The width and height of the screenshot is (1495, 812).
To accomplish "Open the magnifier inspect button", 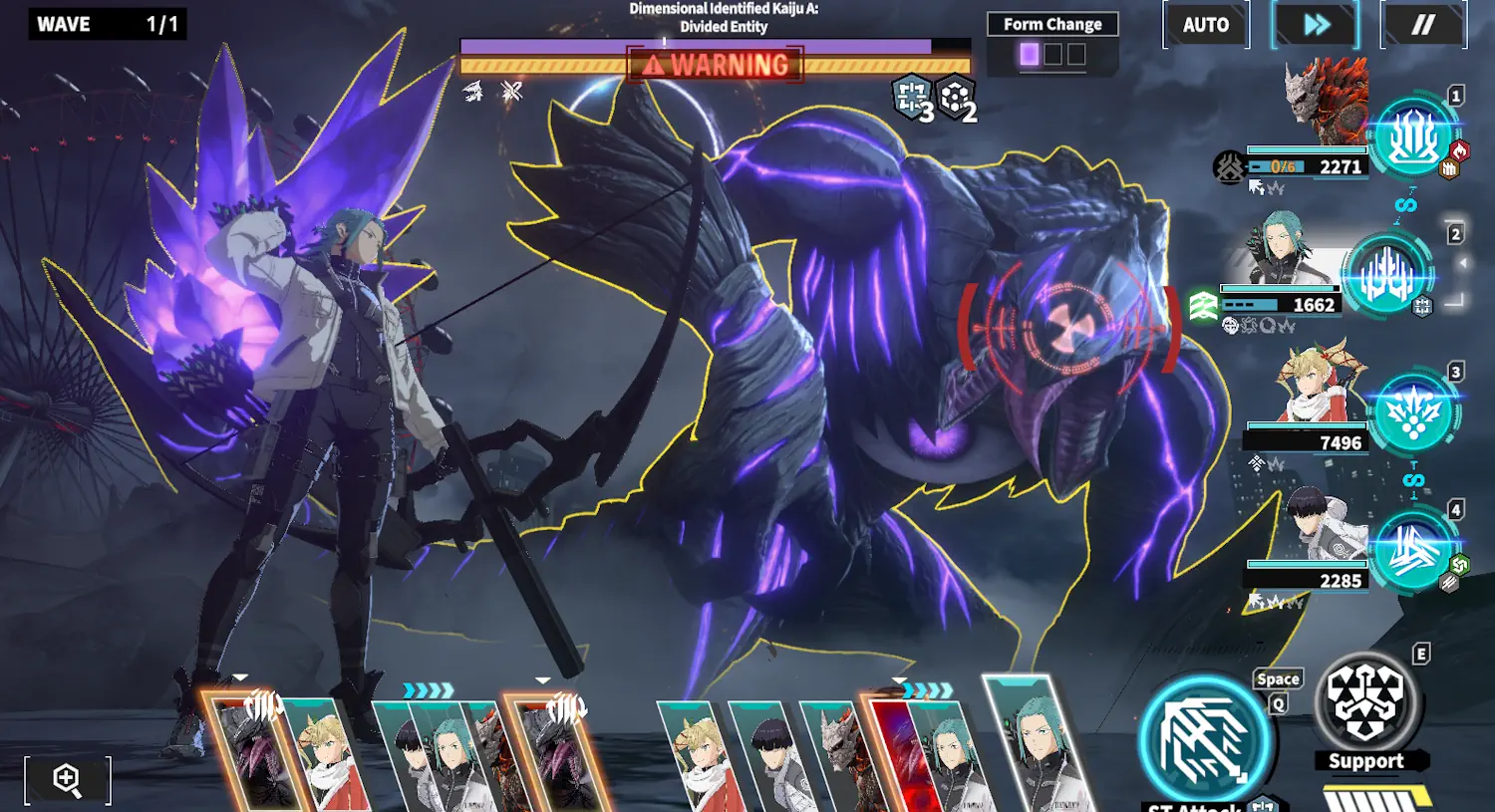I will point(67,779).
